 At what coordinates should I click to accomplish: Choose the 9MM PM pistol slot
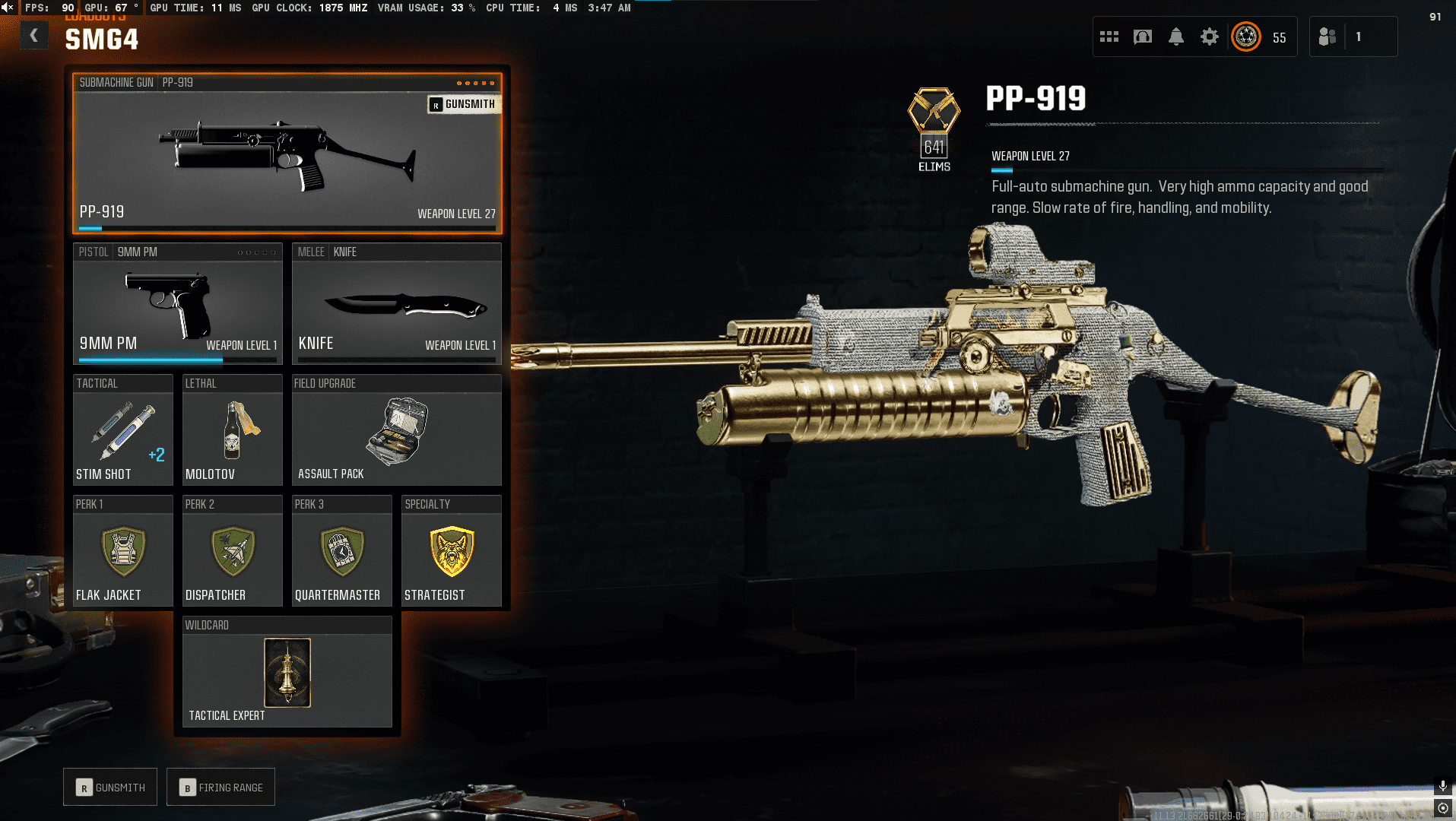coord(177,304)
